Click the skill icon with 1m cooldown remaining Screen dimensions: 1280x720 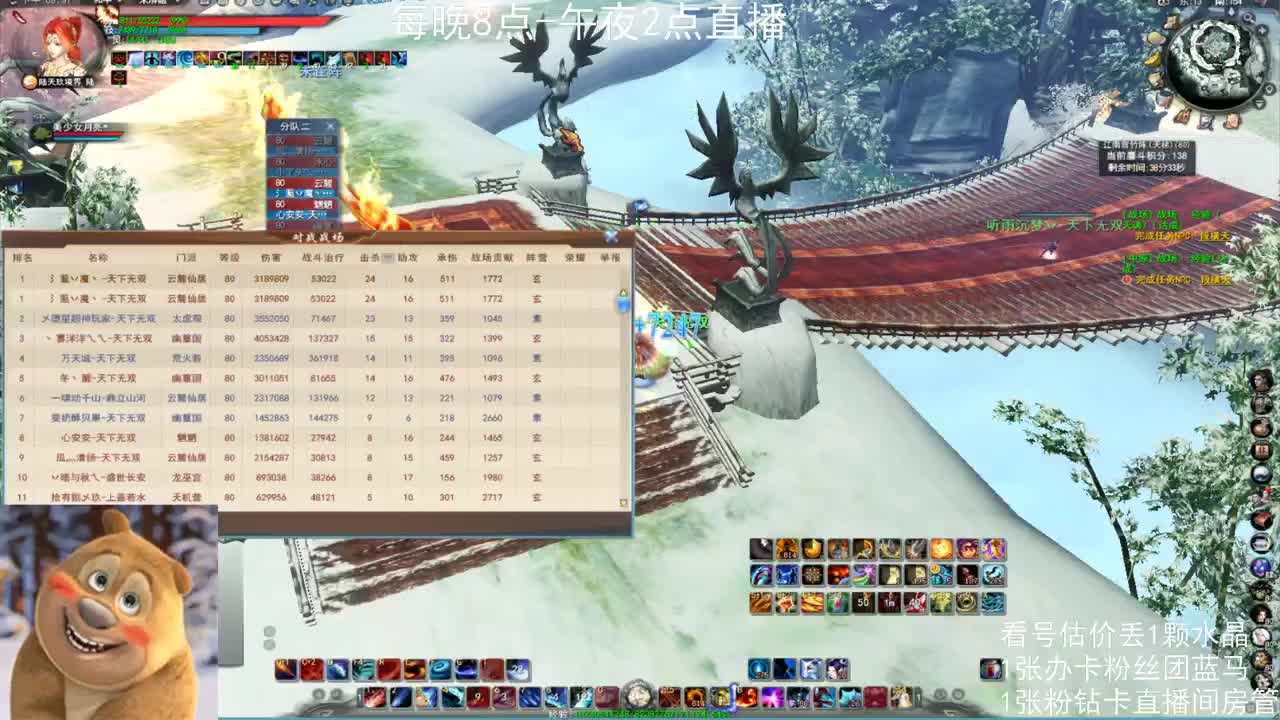point(888,603)
